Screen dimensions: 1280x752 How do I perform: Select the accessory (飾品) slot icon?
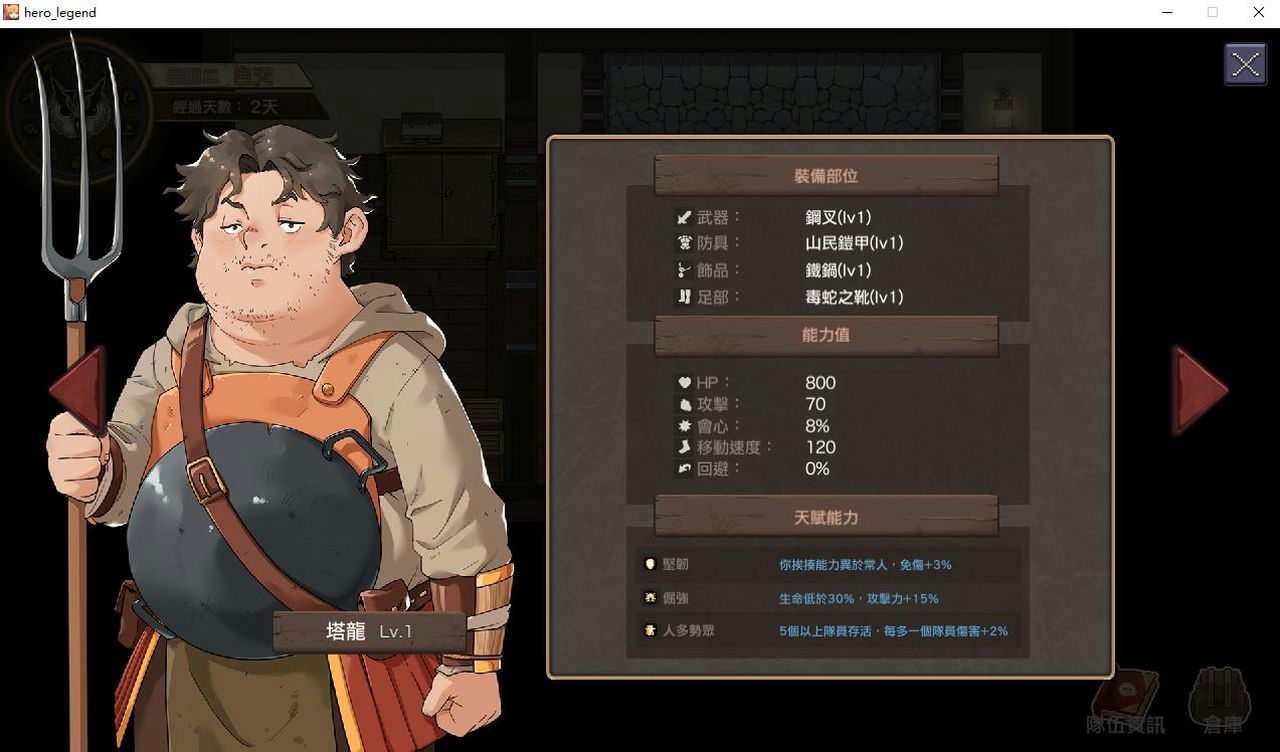tap(683, 270)
